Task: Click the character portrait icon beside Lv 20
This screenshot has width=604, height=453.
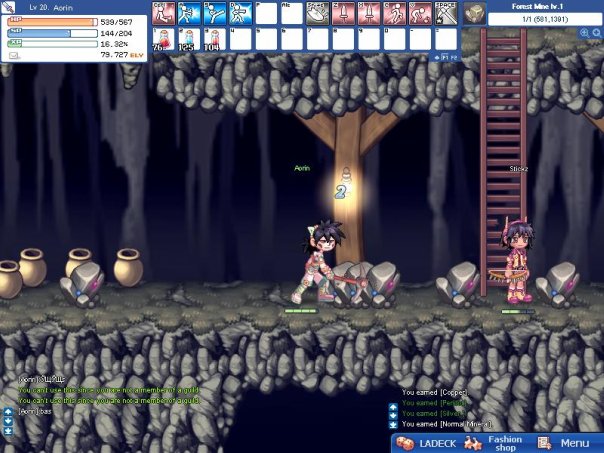Action: pos(9,7)
